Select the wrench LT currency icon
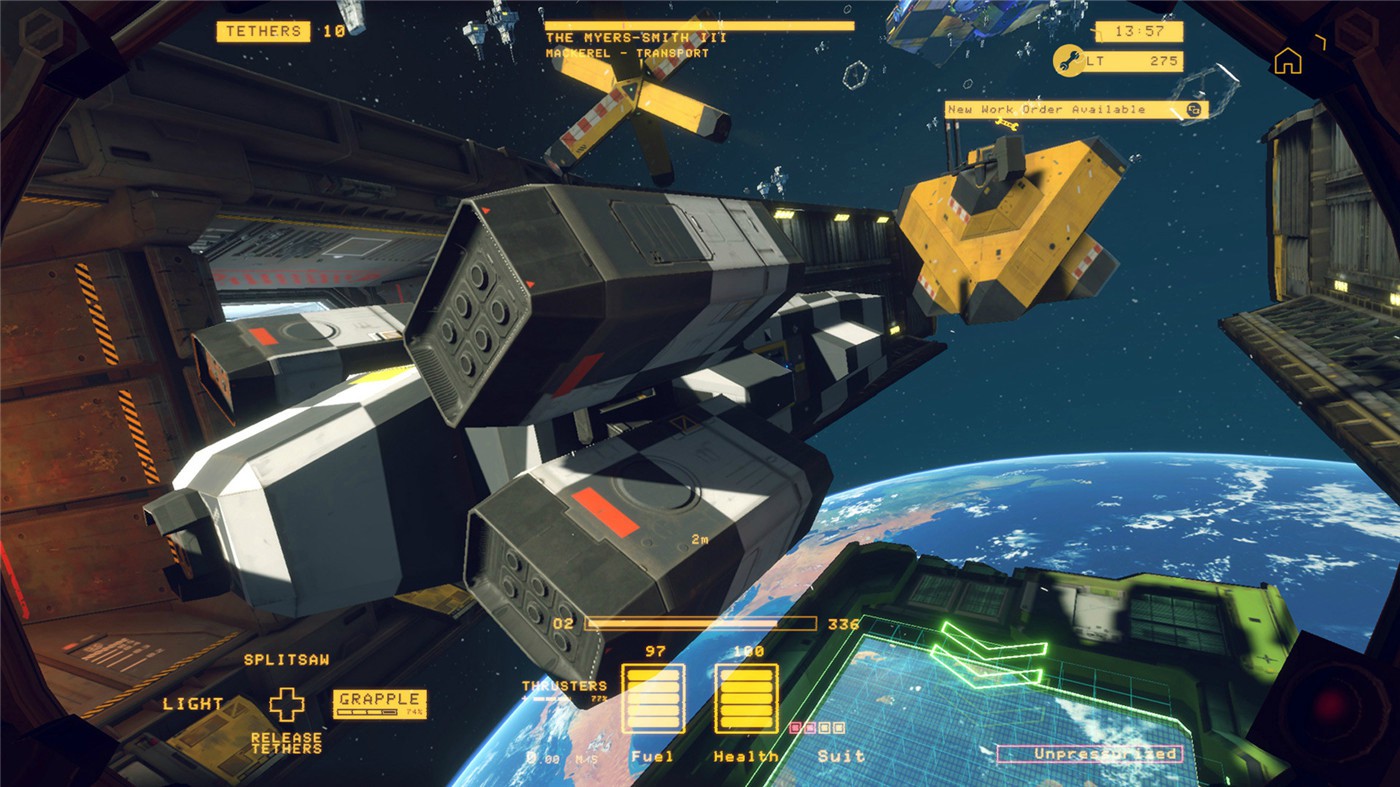 1069,61
